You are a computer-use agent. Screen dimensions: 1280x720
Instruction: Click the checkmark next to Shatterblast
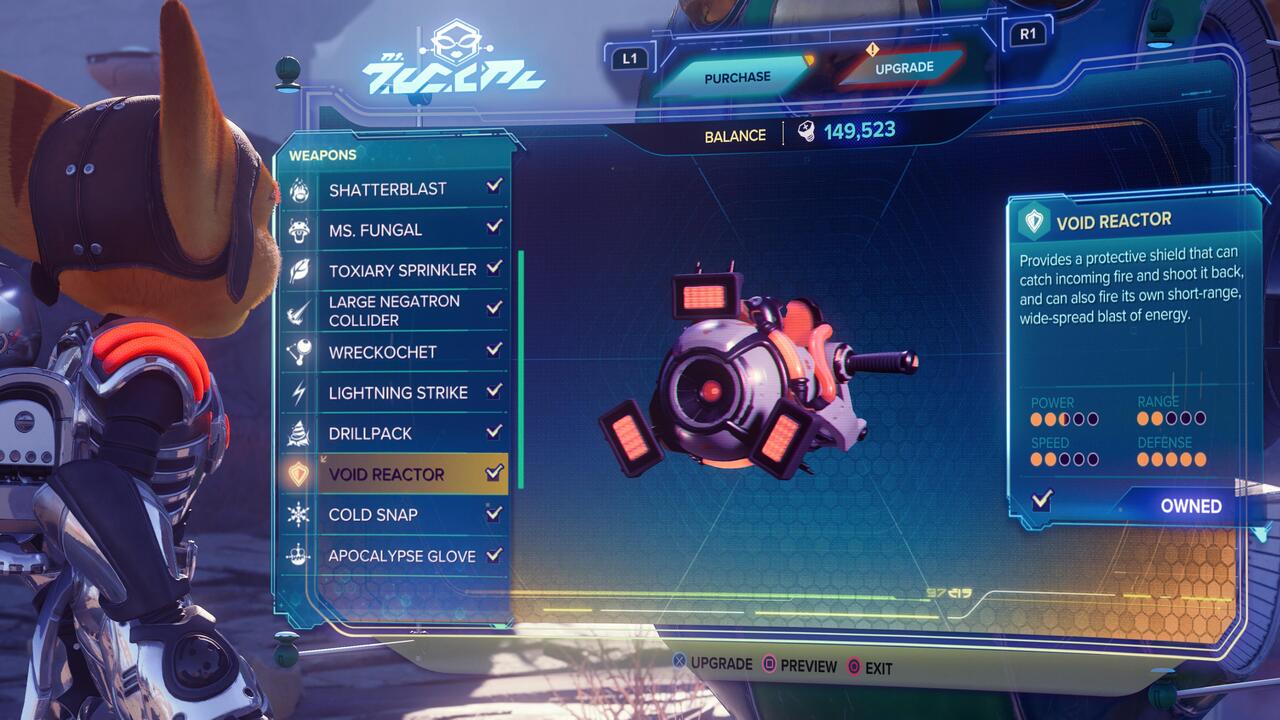[495, 188]
